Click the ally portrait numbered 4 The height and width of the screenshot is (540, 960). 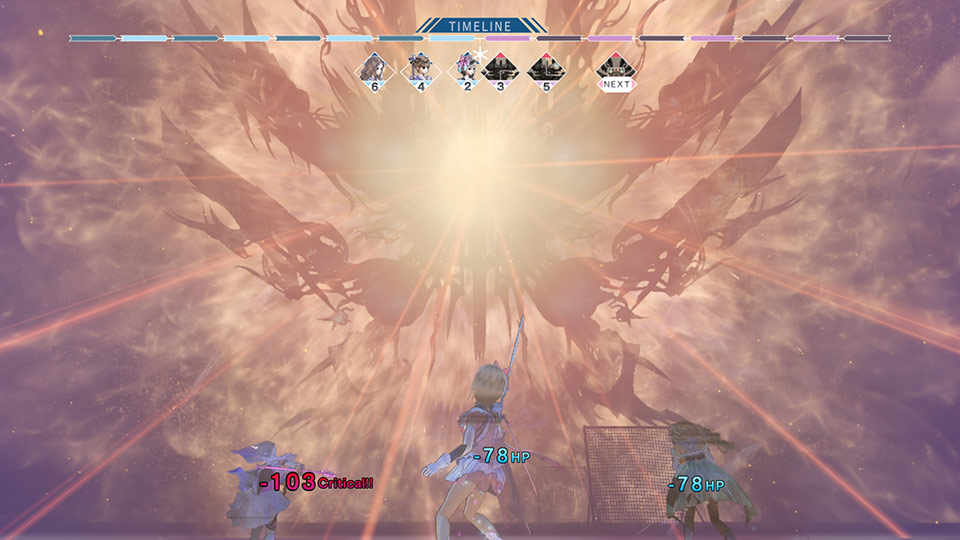420,69
